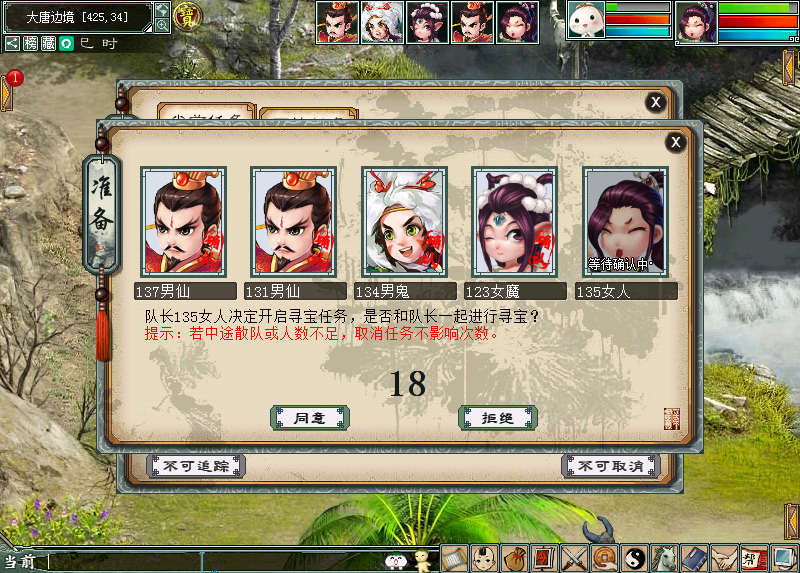This screenshot has width=800, height=573.
Task: Open the share icon under the location bar
Action: (x=12, y=43)
